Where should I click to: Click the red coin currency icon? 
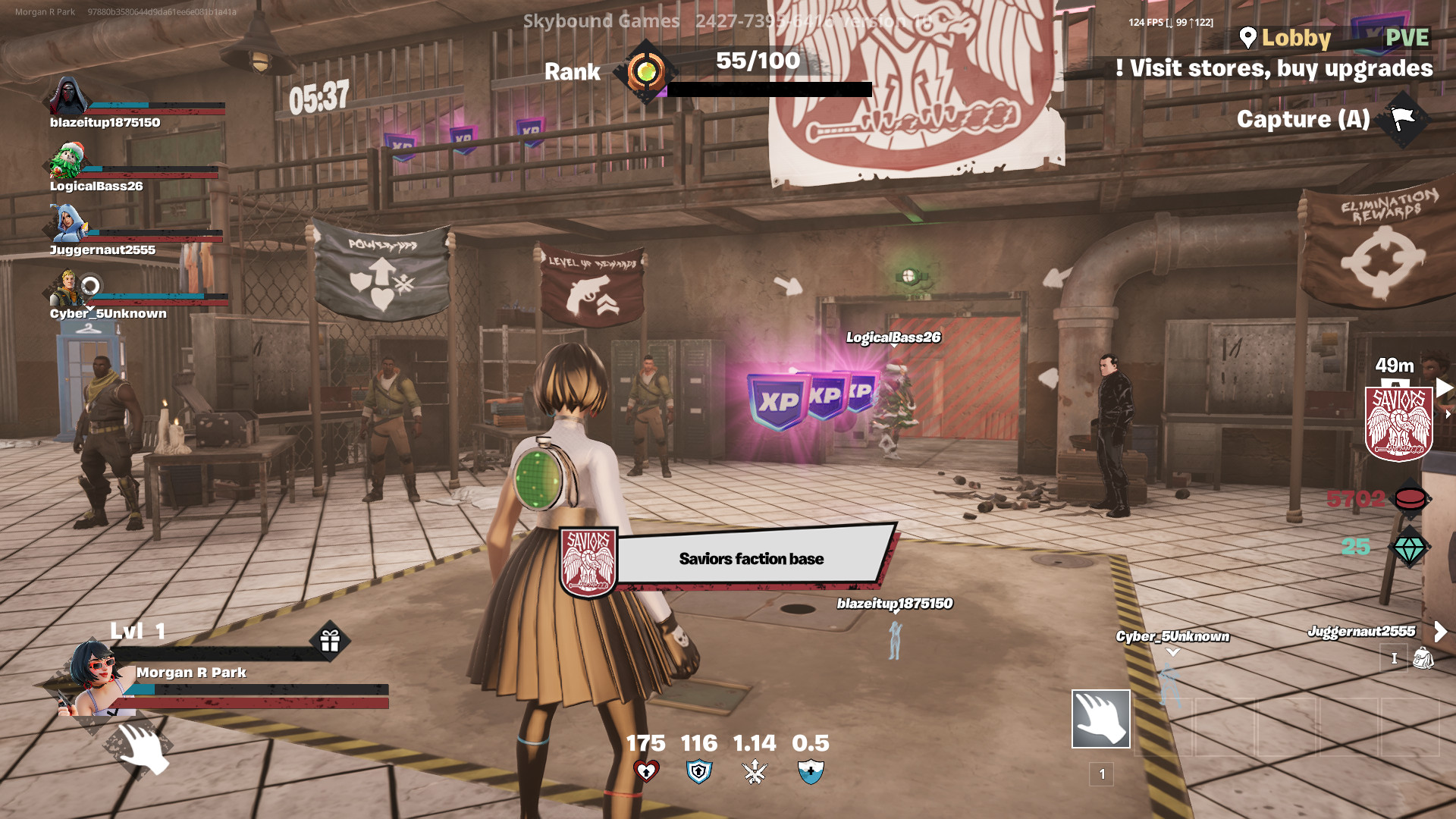click(x=1410, y=498)
